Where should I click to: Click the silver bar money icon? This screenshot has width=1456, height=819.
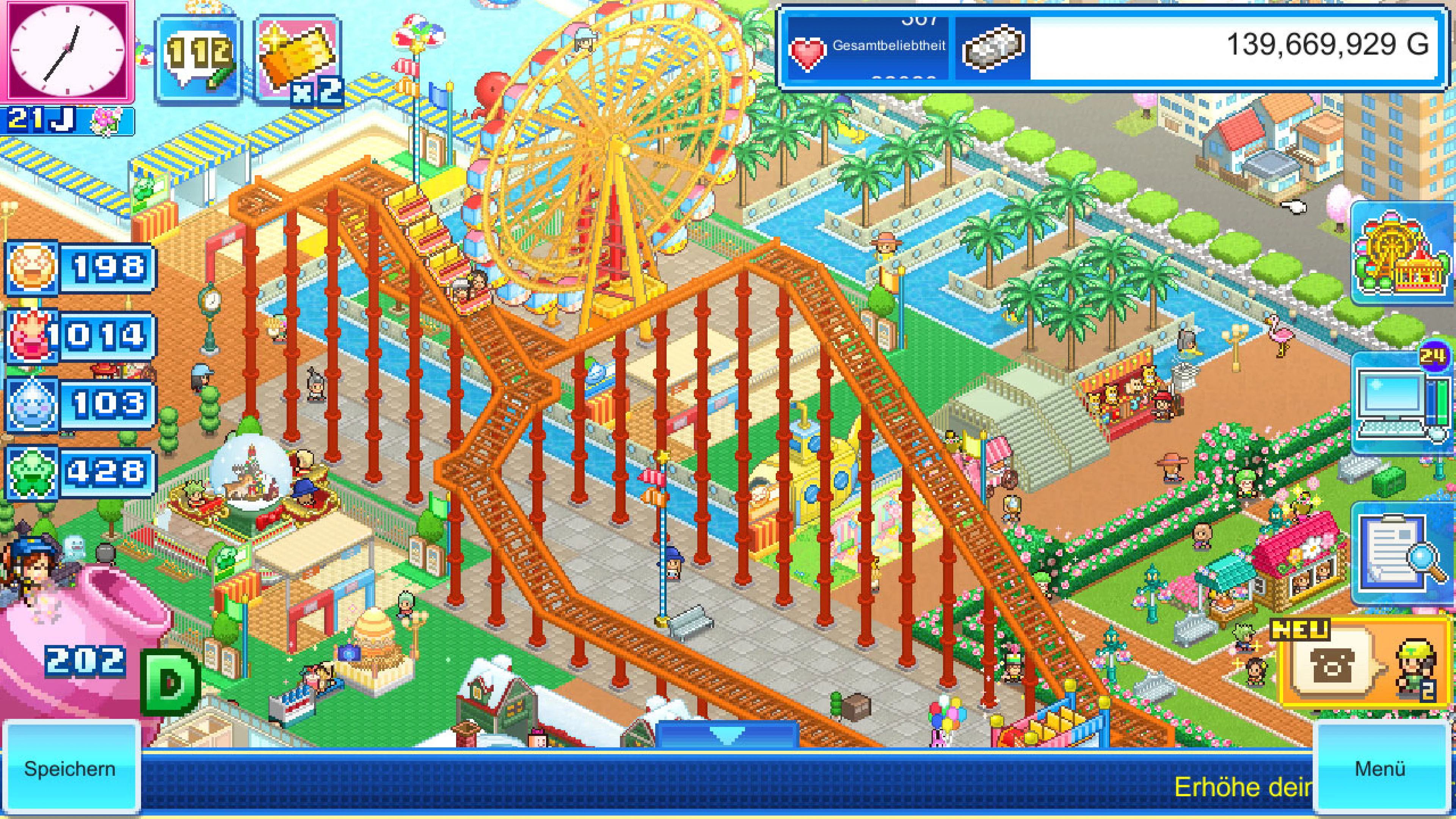[x=993, y=47]
